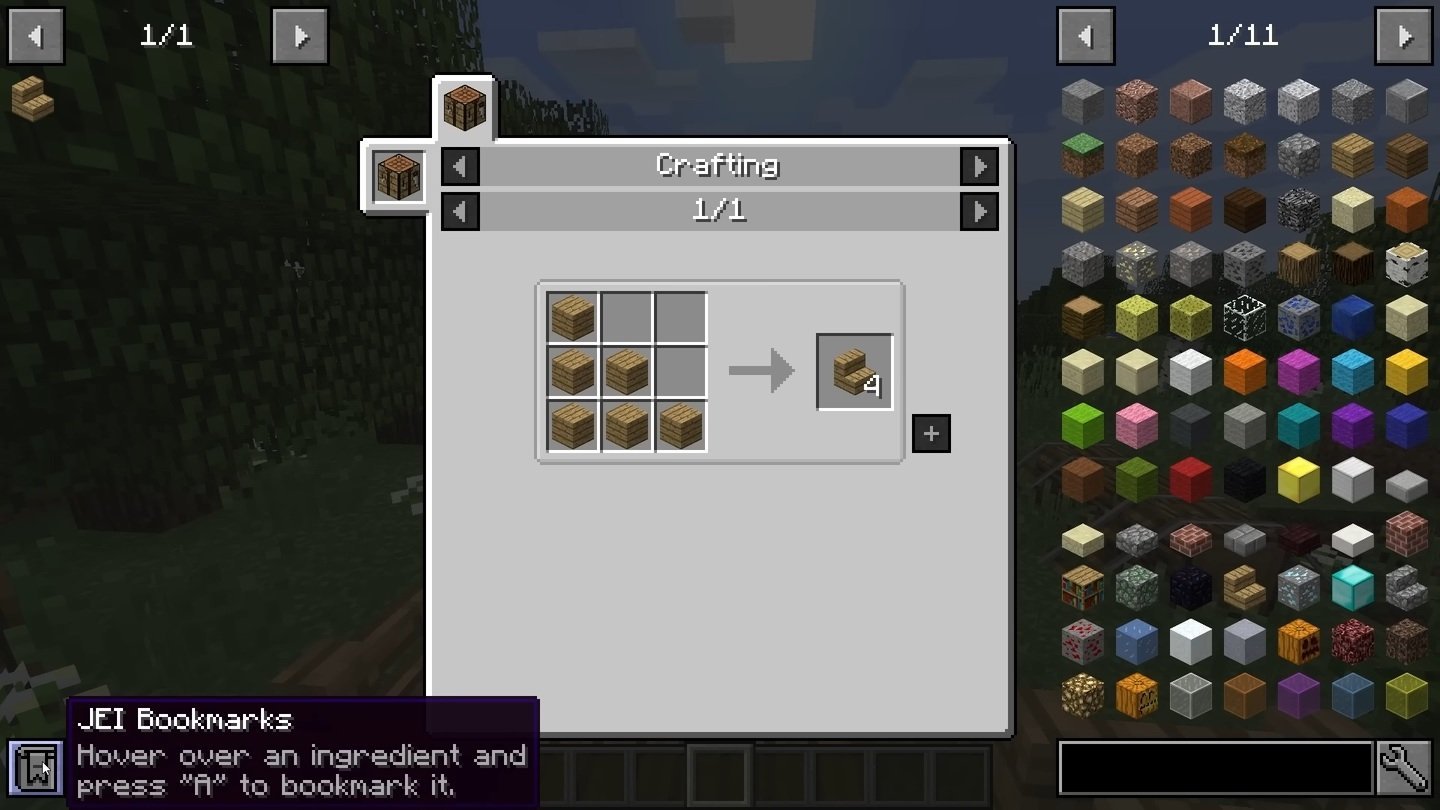The image size is (1440, 810).
Task: Go to next bookmark page
Action: (300, 37)
